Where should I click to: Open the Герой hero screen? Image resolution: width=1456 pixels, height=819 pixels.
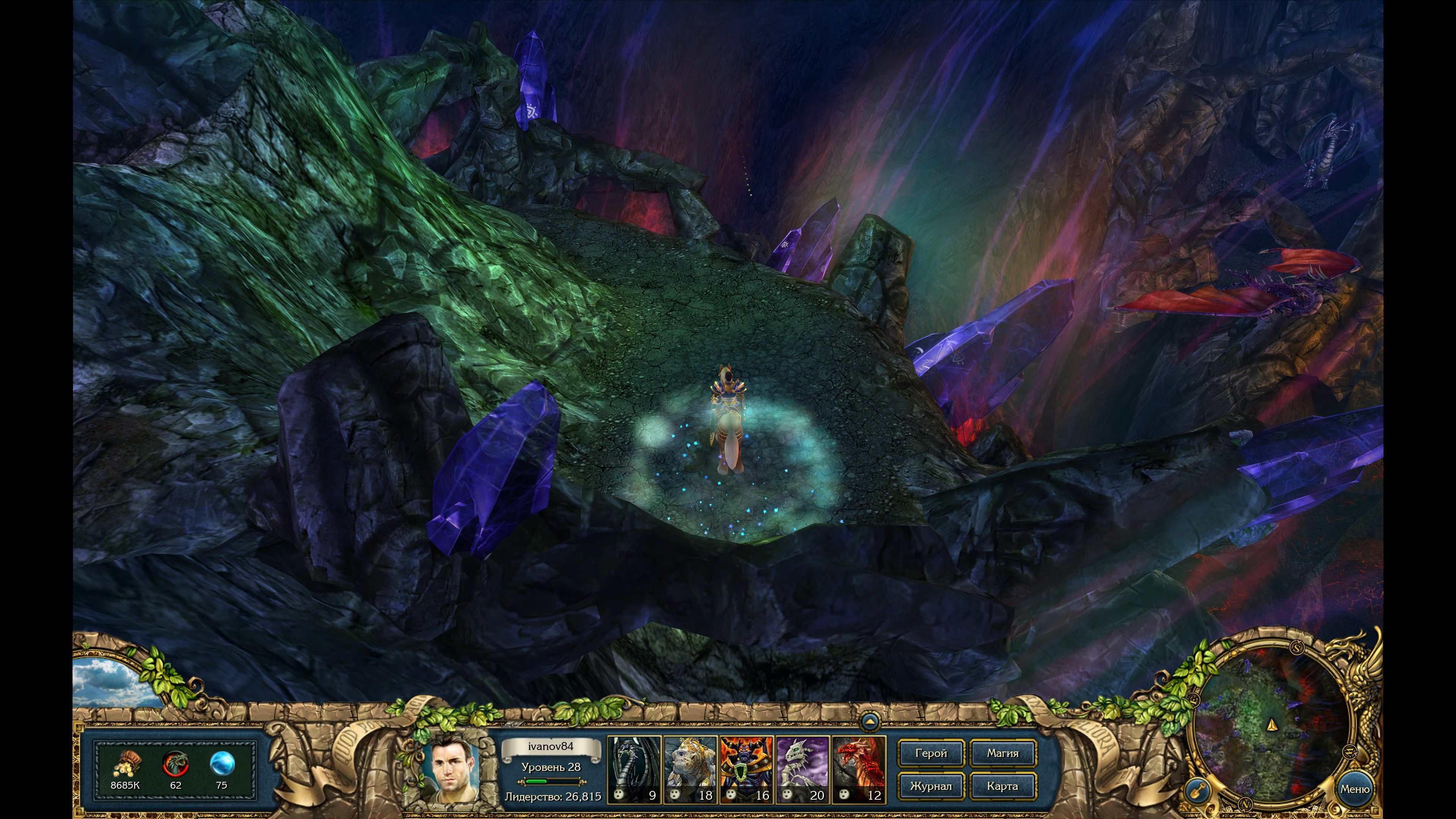pyautogui.click(x=930, y=753)
